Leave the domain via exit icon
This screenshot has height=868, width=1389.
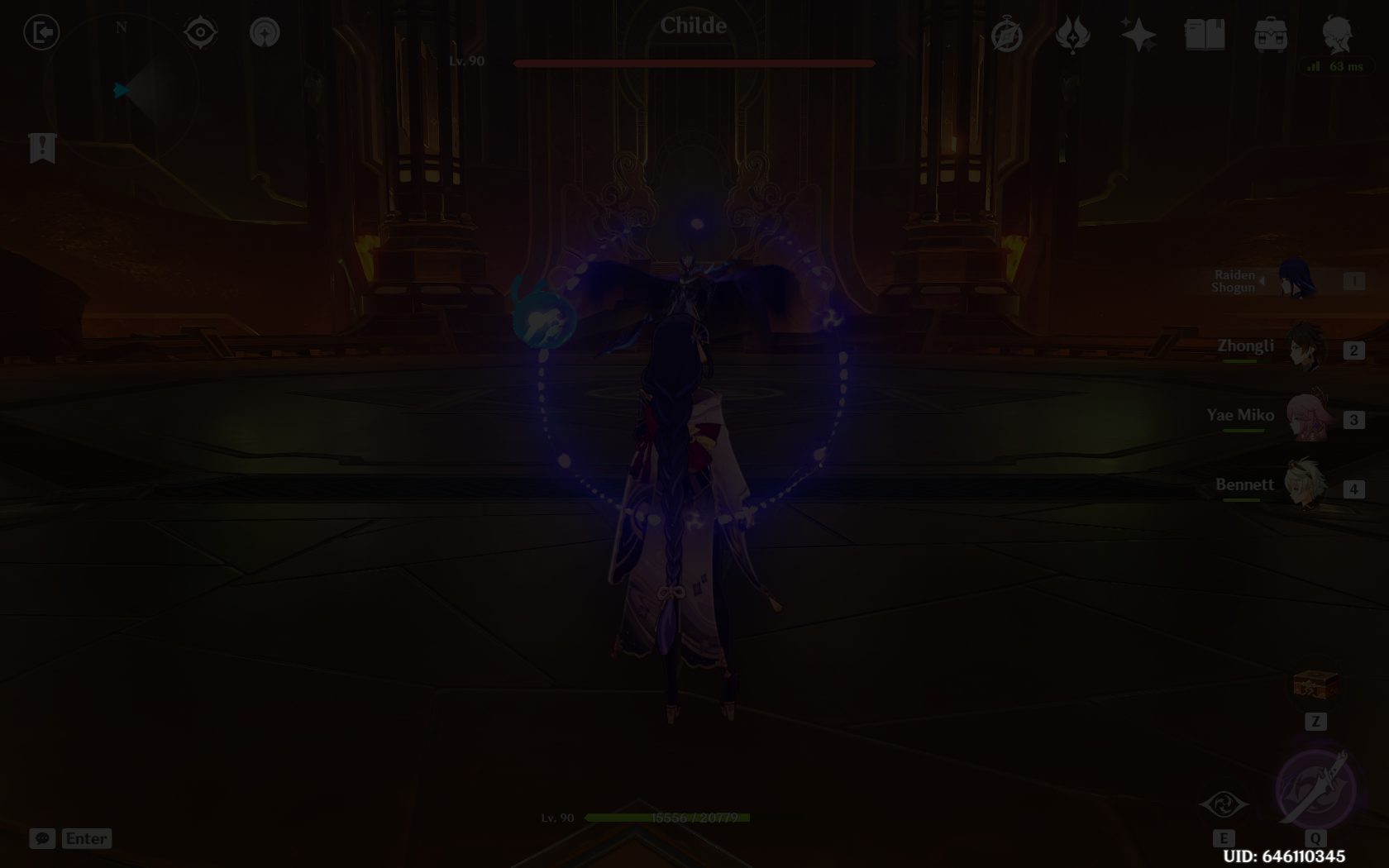(x=41, y=31)
